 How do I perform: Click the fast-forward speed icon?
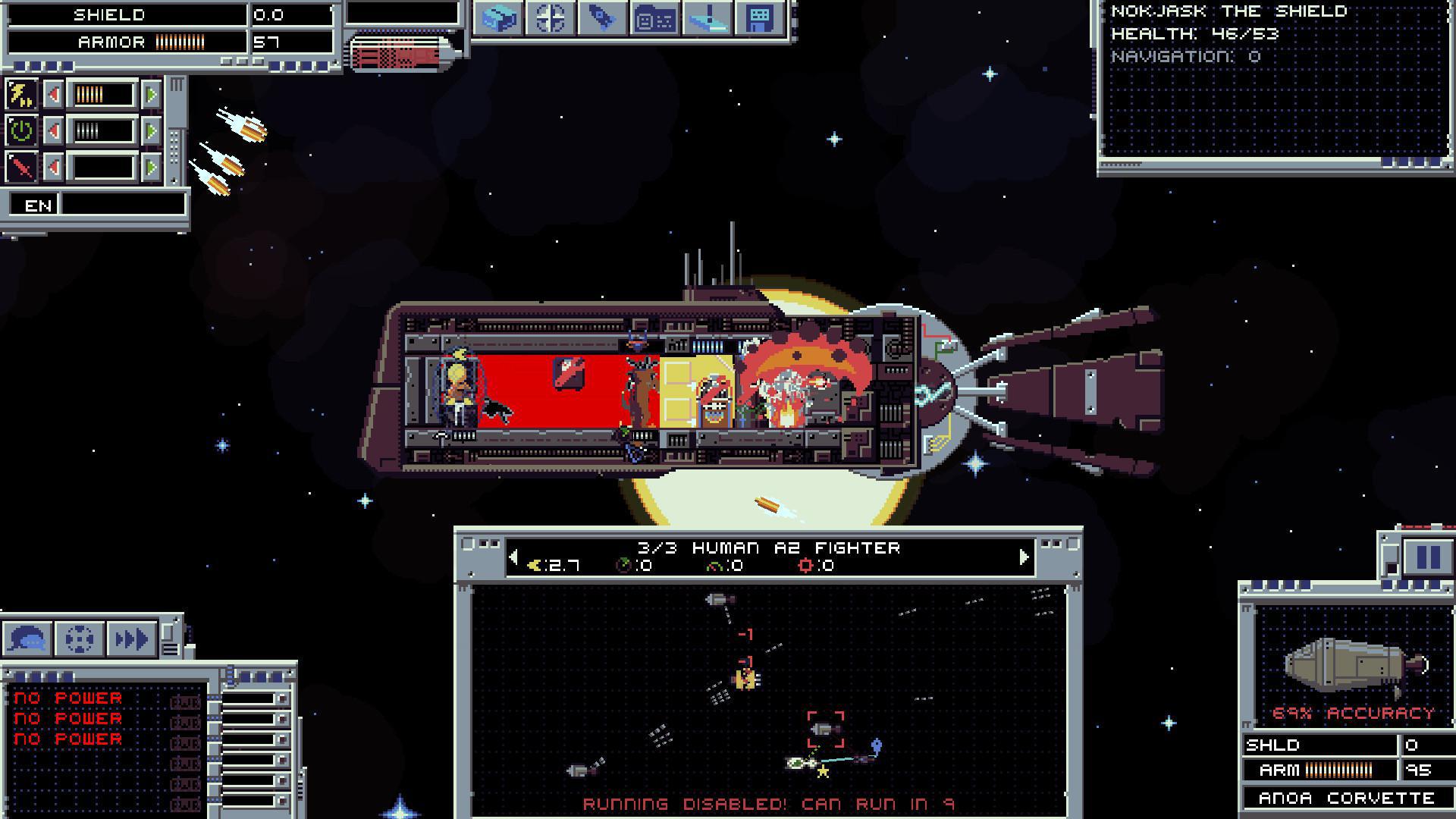[x=130, y=639]
